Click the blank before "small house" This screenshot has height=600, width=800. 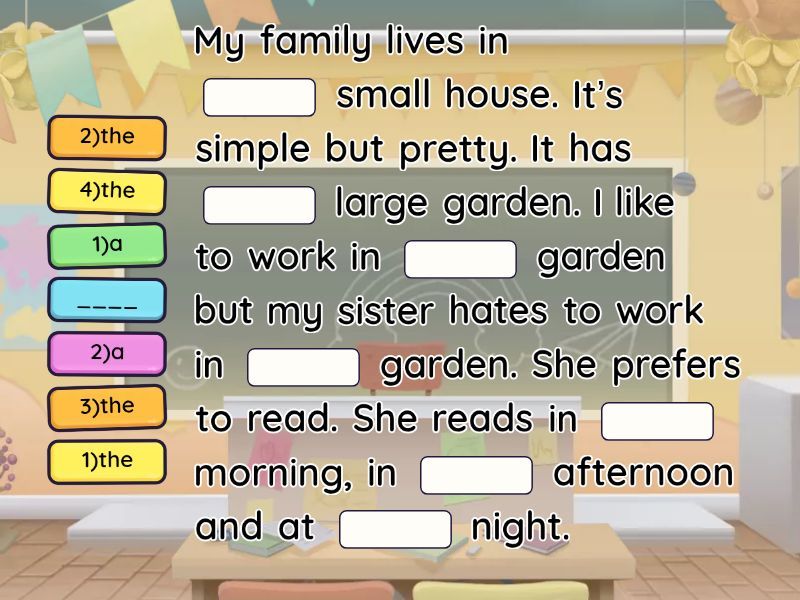260,97
